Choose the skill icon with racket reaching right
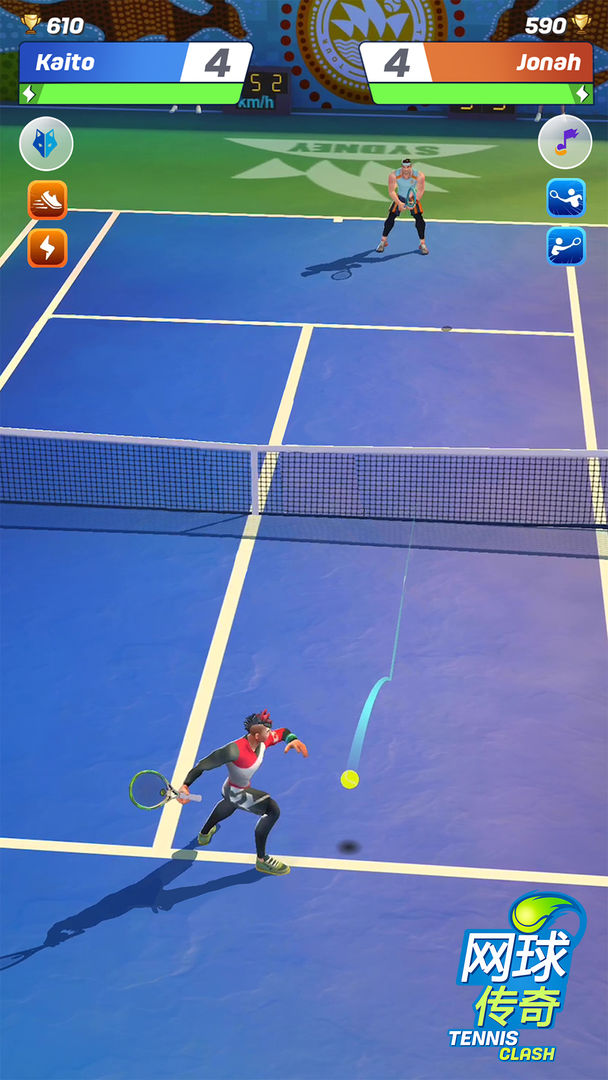 tap(566, 246)
